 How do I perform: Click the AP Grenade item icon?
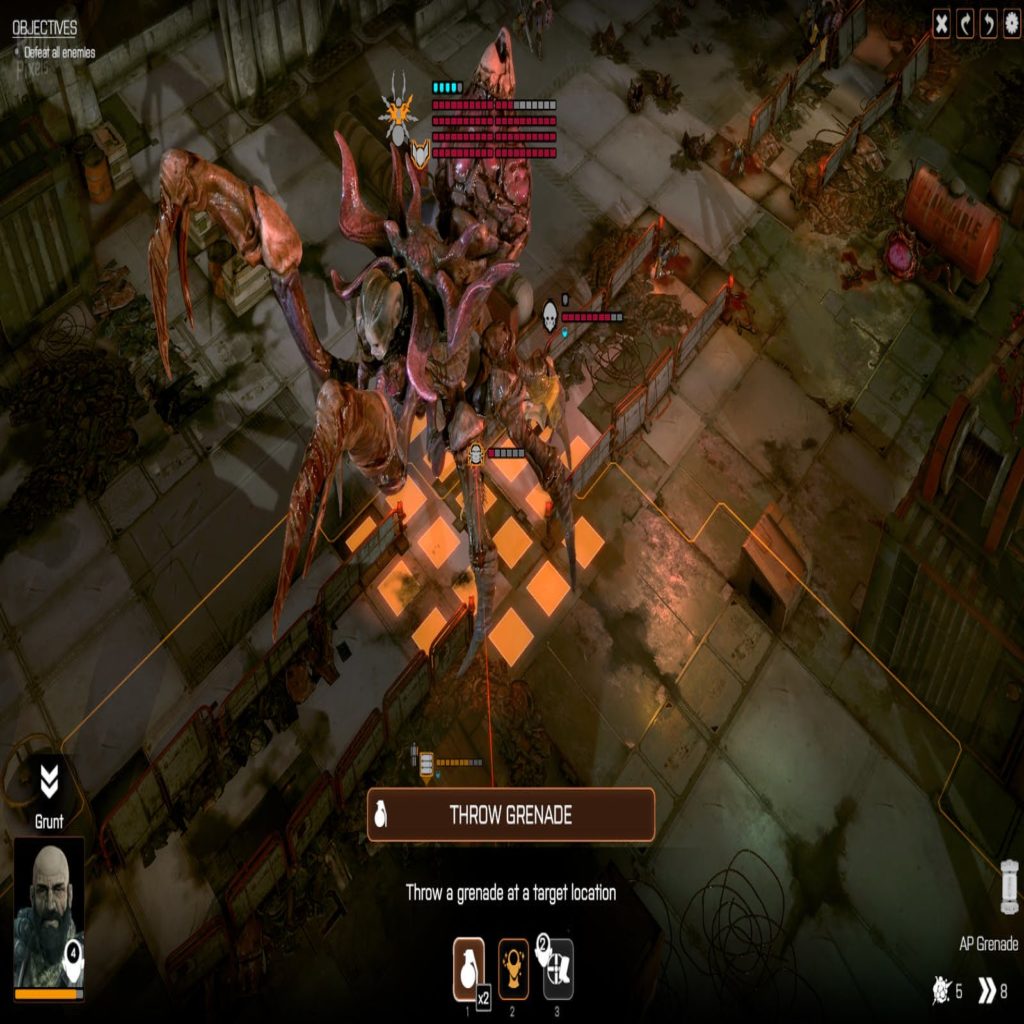(x=1009, y=885)
